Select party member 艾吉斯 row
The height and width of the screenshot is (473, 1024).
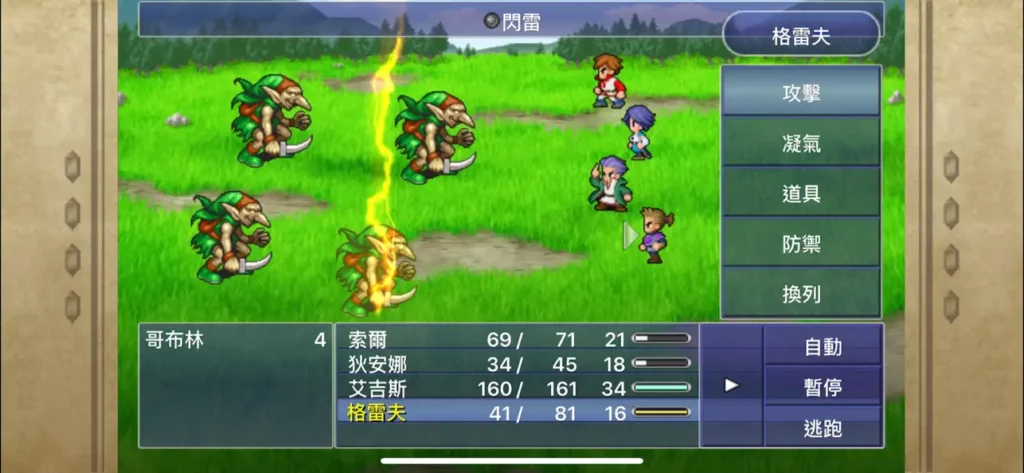(517, 387)
